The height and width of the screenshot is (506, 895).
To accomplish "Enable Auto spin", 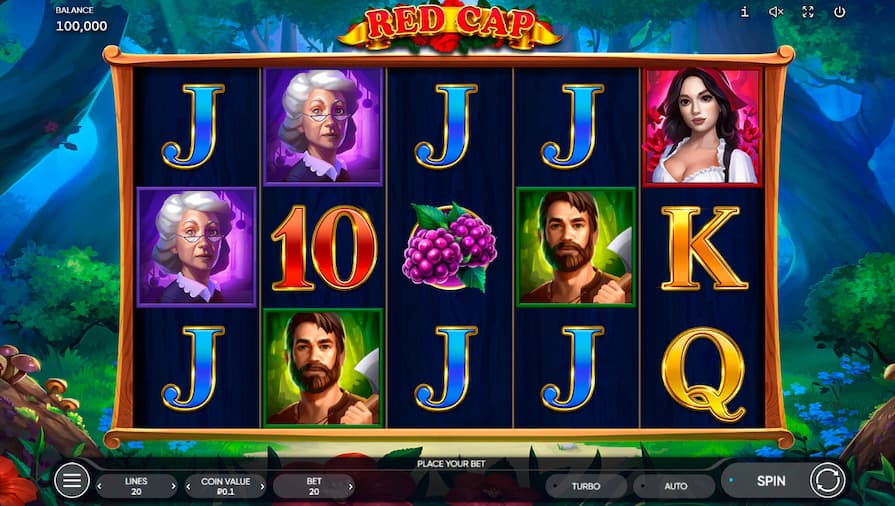I will [x=676, y=486].
